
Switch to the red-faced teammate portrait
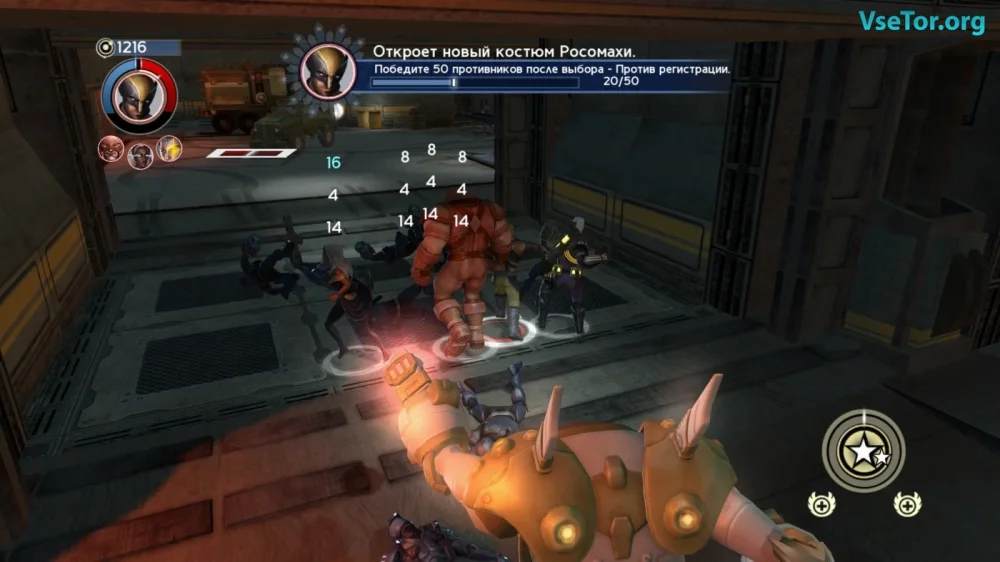110,149
